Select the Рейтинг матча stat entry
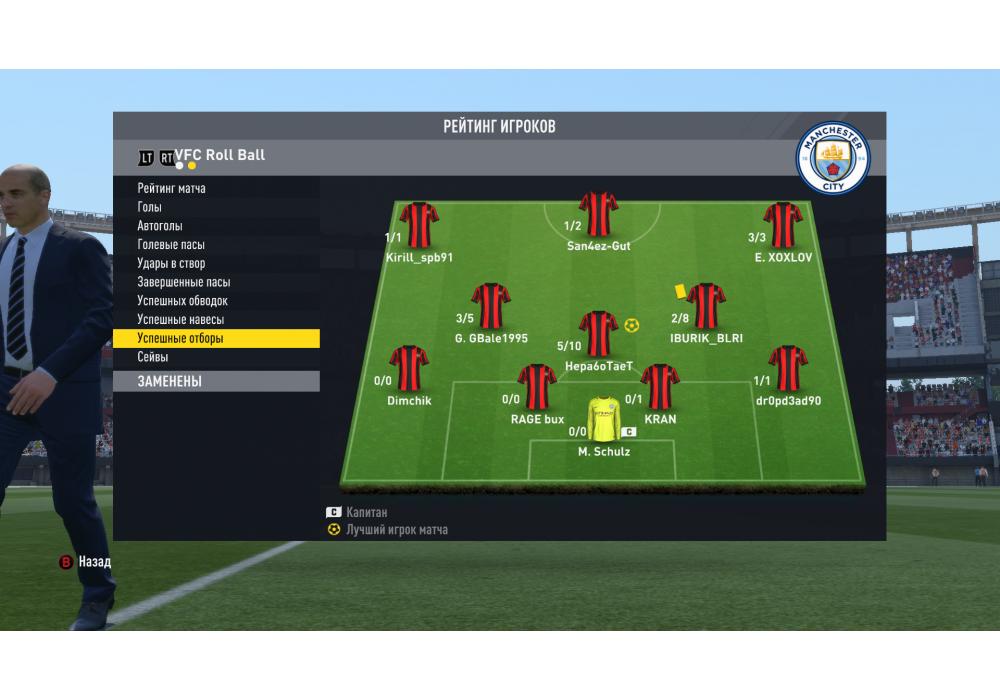 172,188
